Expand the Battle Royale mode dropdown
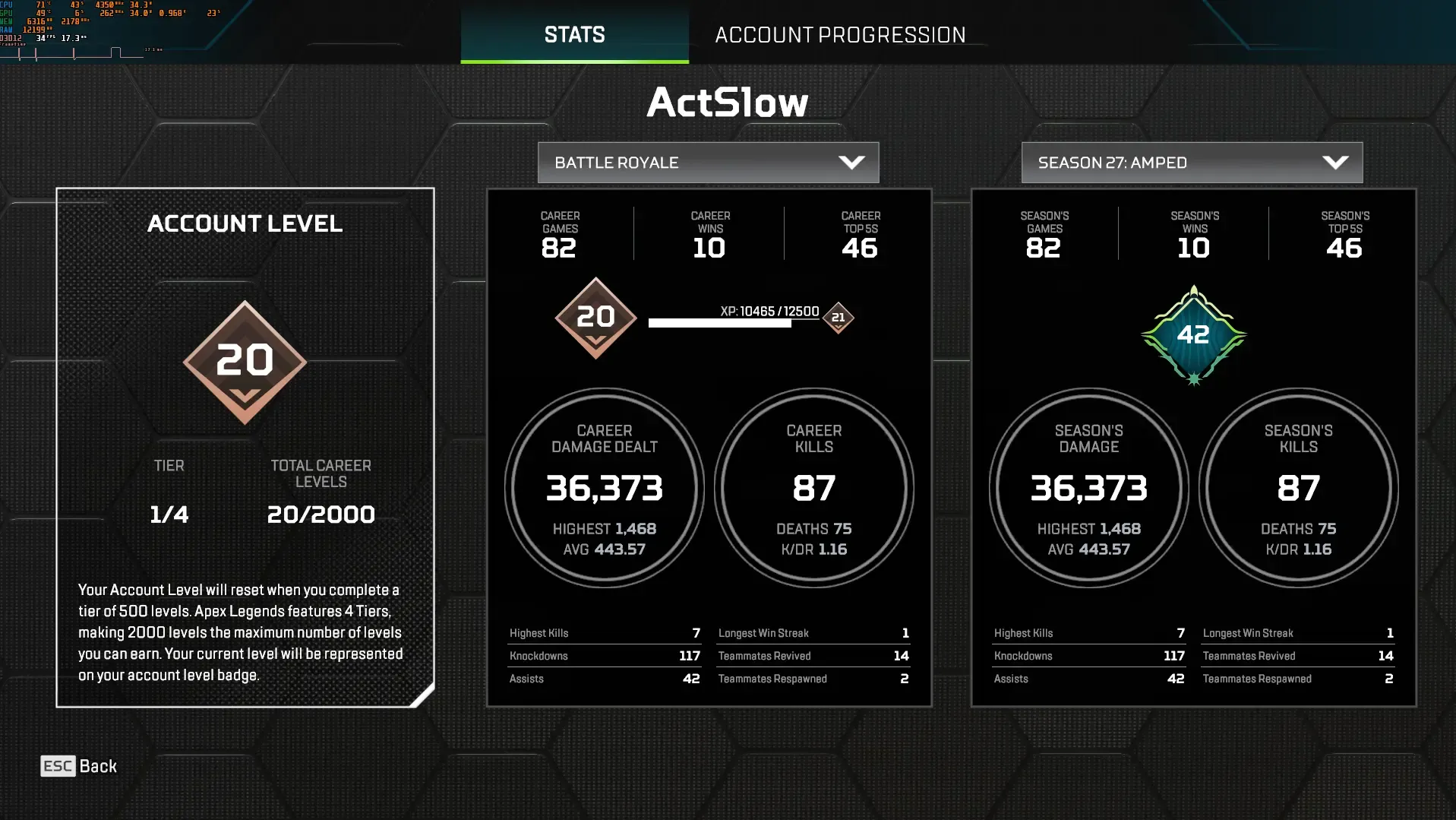1456x820 pixels. pos(707,162)
